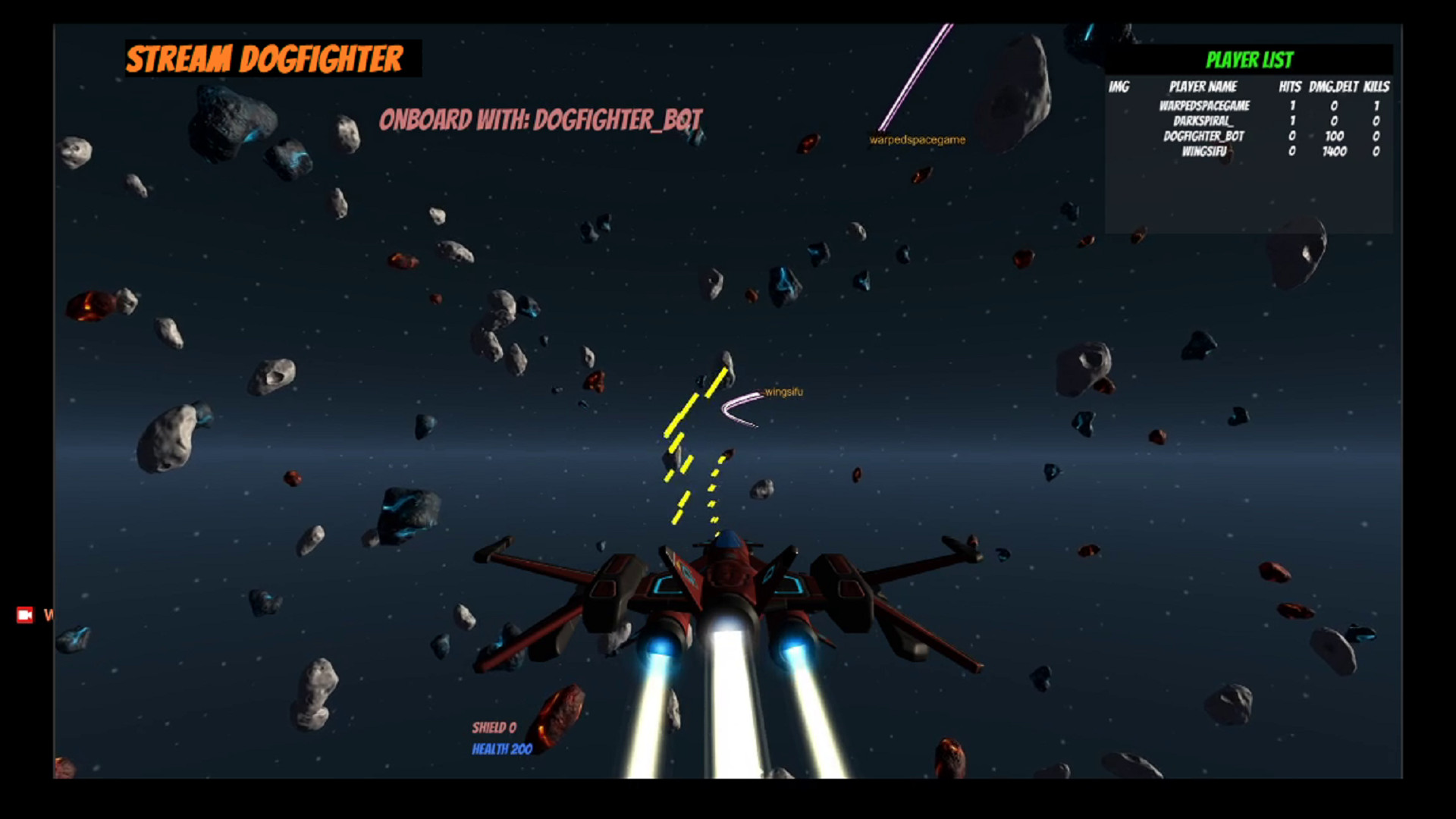The height and width of the screenshot is (819, 1456).
Task: Click the ONBOARD WITH: DOGFIGHTER_BOT link
Action: (542, 119)
